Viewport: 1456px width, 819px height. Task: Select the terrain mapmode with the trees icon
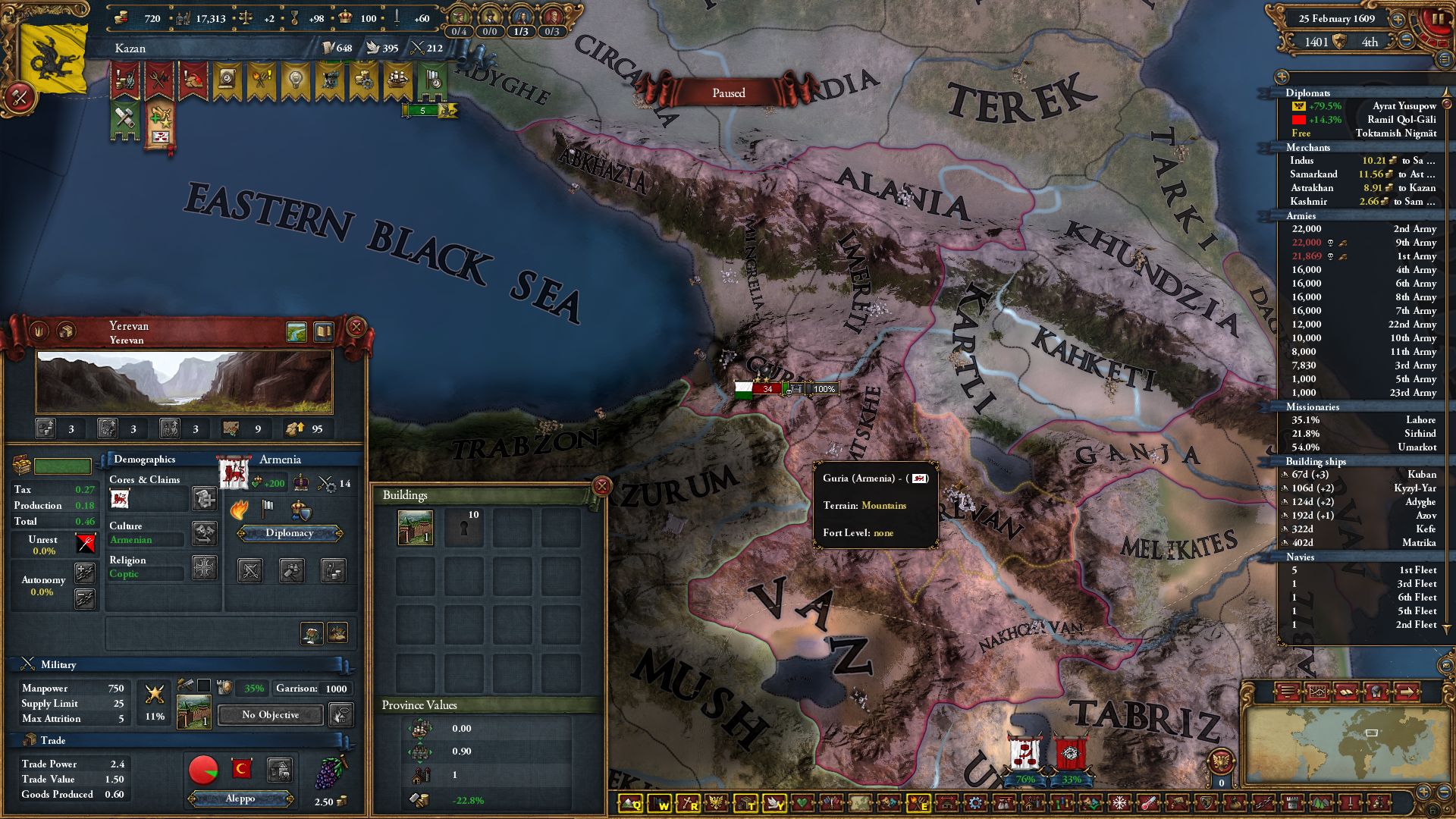(1321, 802)
